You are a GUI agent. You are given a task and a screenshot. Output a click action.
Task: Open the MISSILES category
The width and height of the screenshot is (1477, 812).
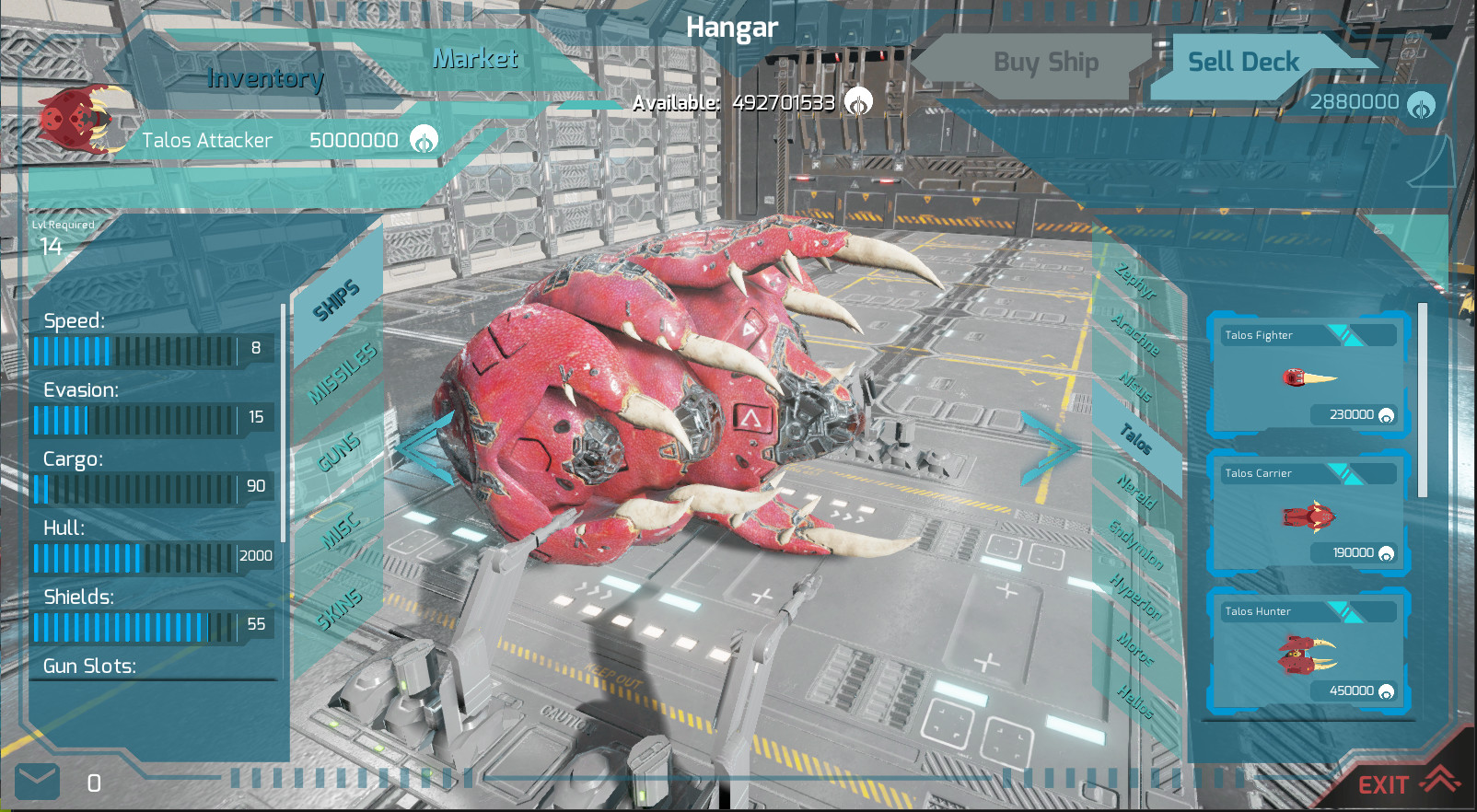(341, 373)
